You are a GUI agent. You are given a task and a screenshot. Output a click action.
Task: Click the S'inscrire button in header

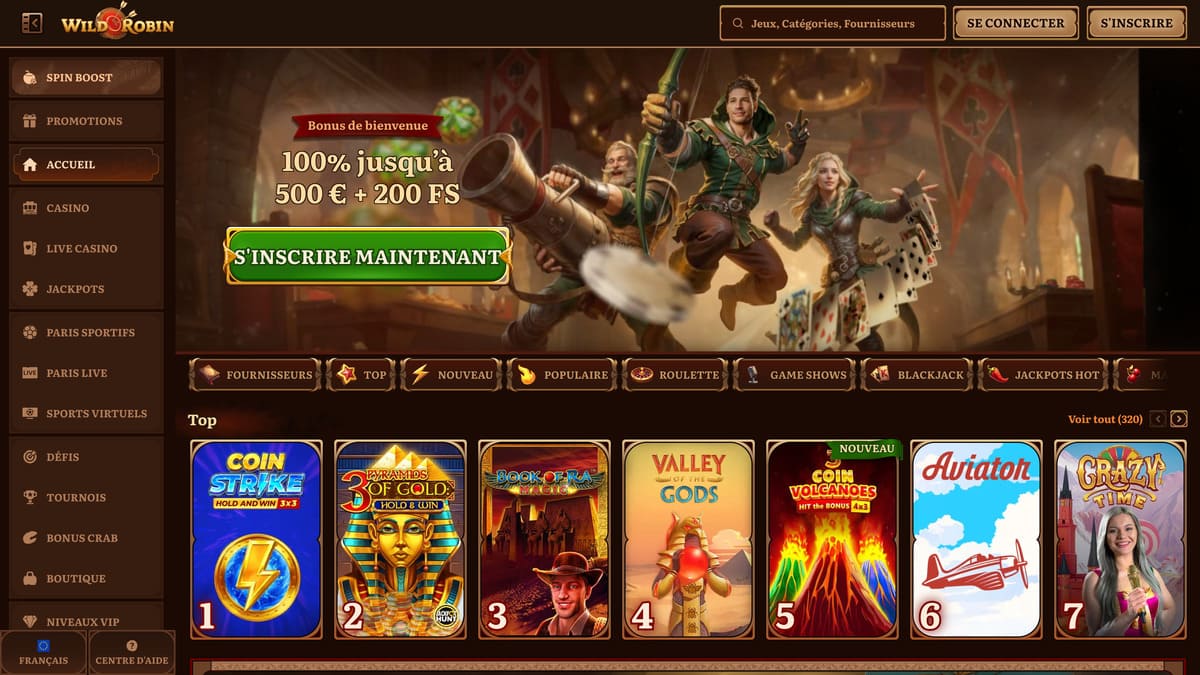(1136, 23)
